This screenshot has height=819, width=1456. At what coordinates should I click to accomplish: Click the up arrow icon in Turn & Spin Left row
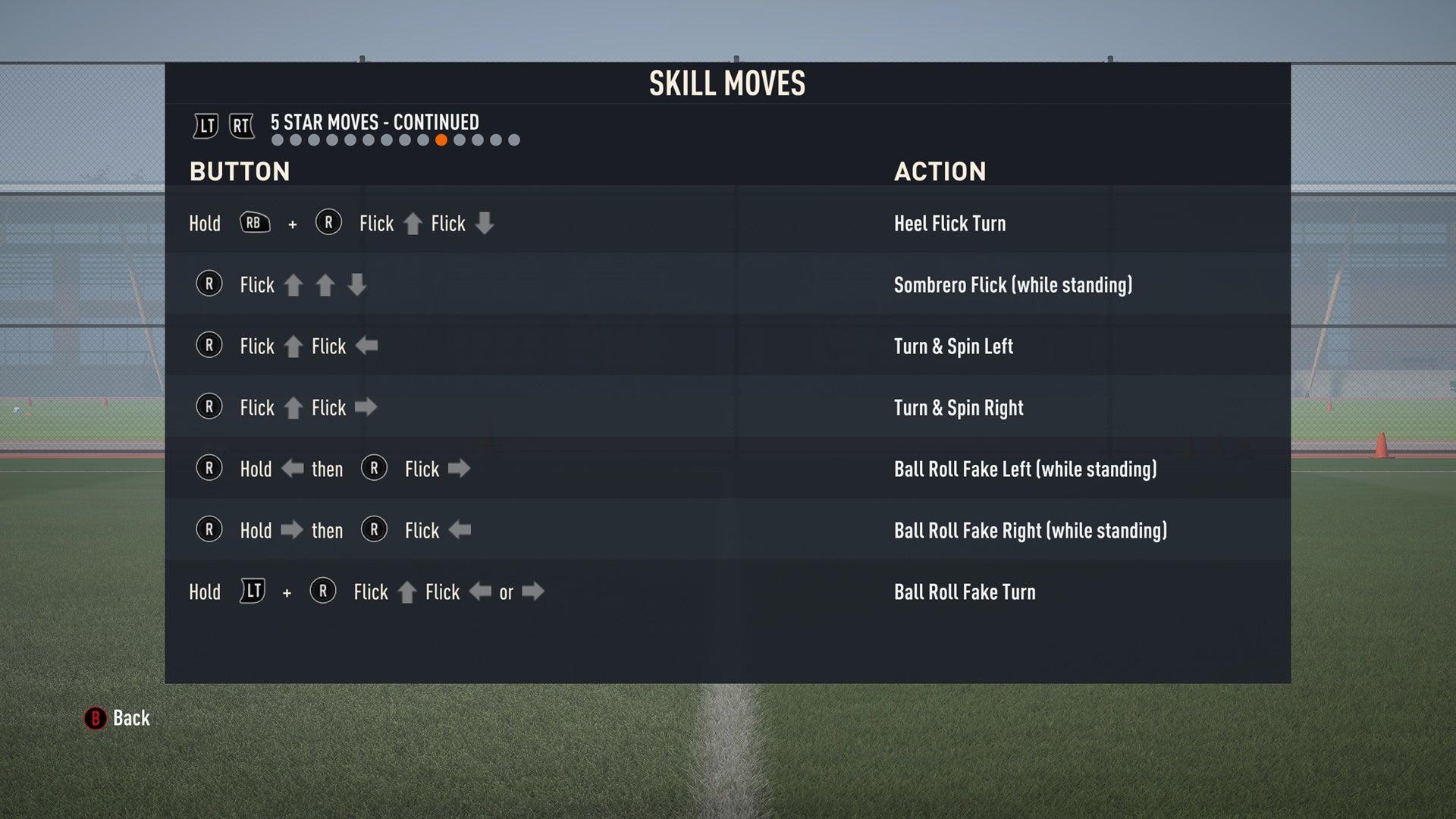click(x=294, y=345)
